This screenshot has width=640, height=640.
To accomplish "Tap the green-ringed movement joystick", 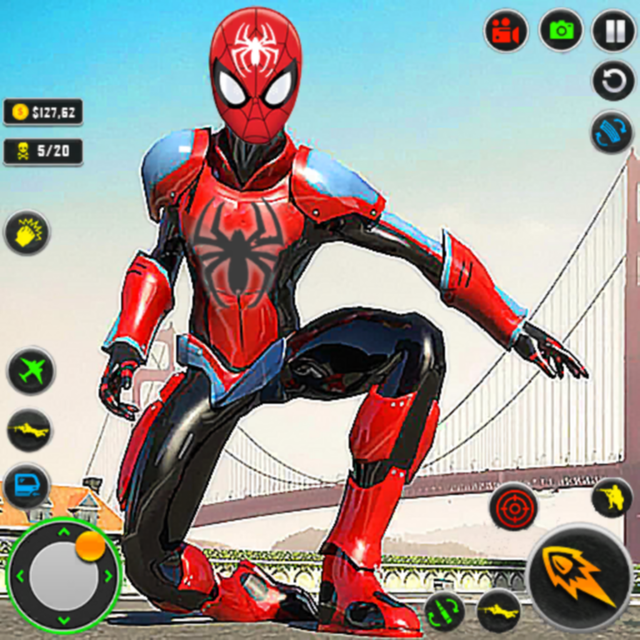I will [62, 574].
